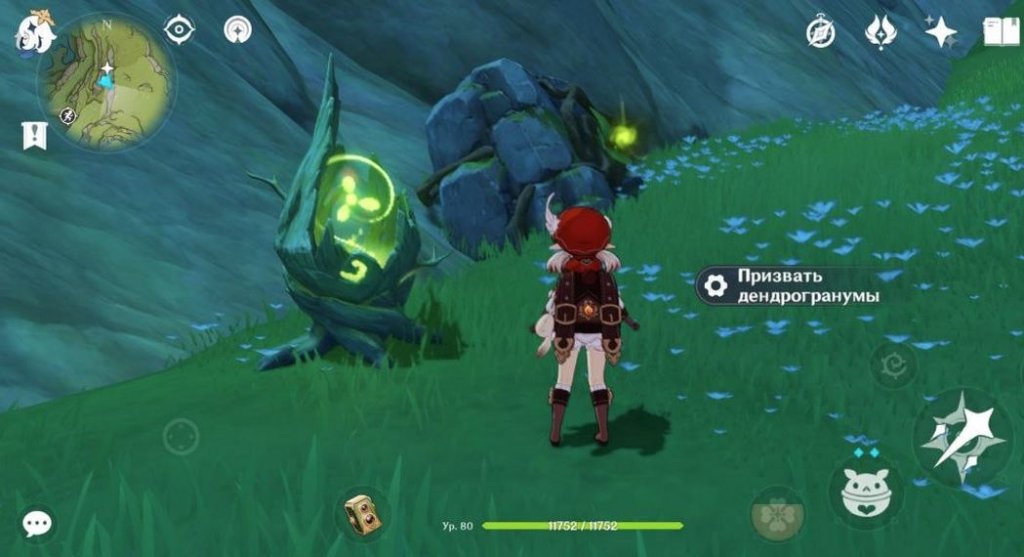Tap the circular icon right of the eye
Viewport: 1024px width, 557px height.
[x=238, y=29]
